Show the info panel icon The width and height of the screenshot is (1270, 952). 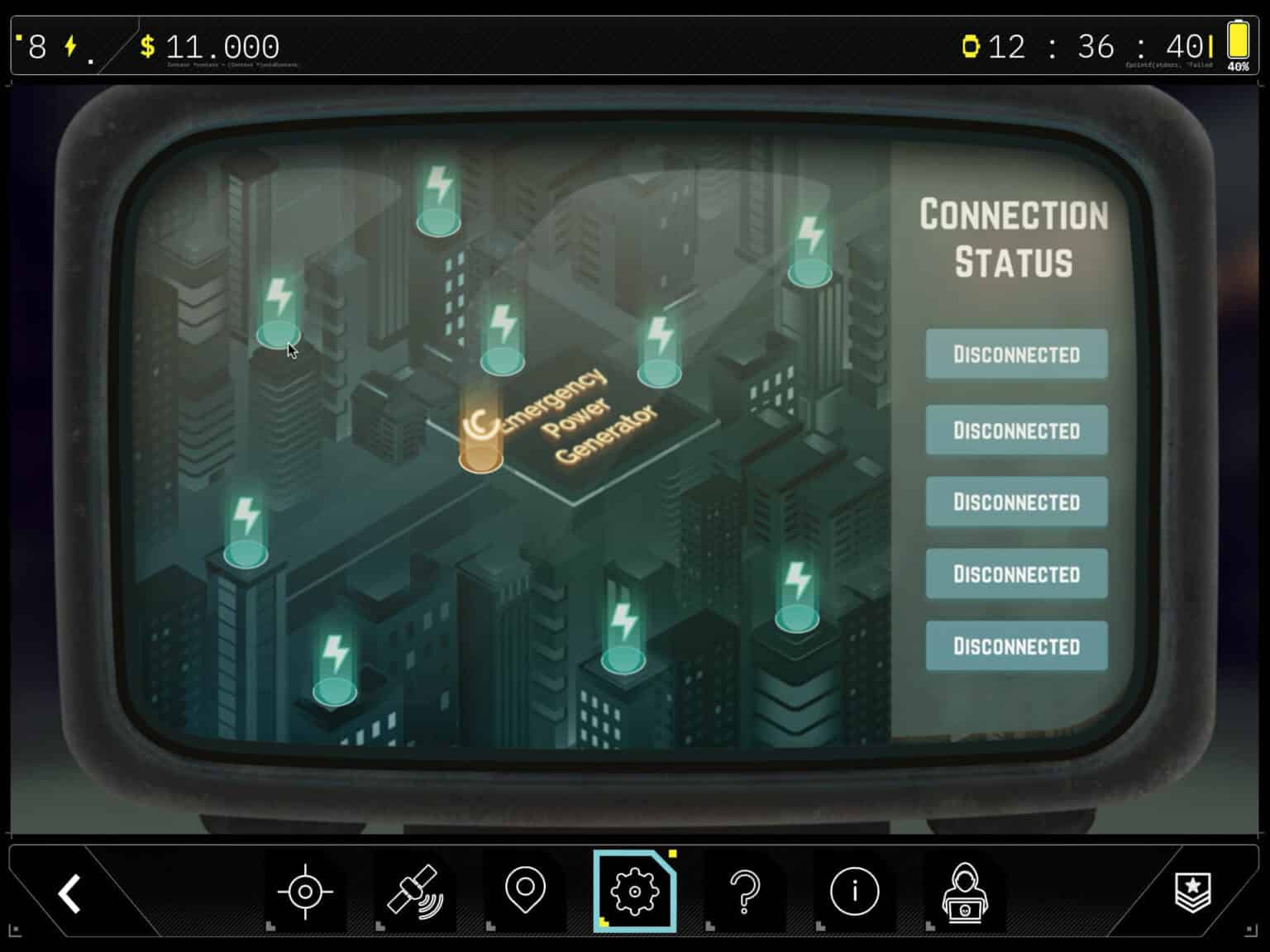tap(854, 892)
